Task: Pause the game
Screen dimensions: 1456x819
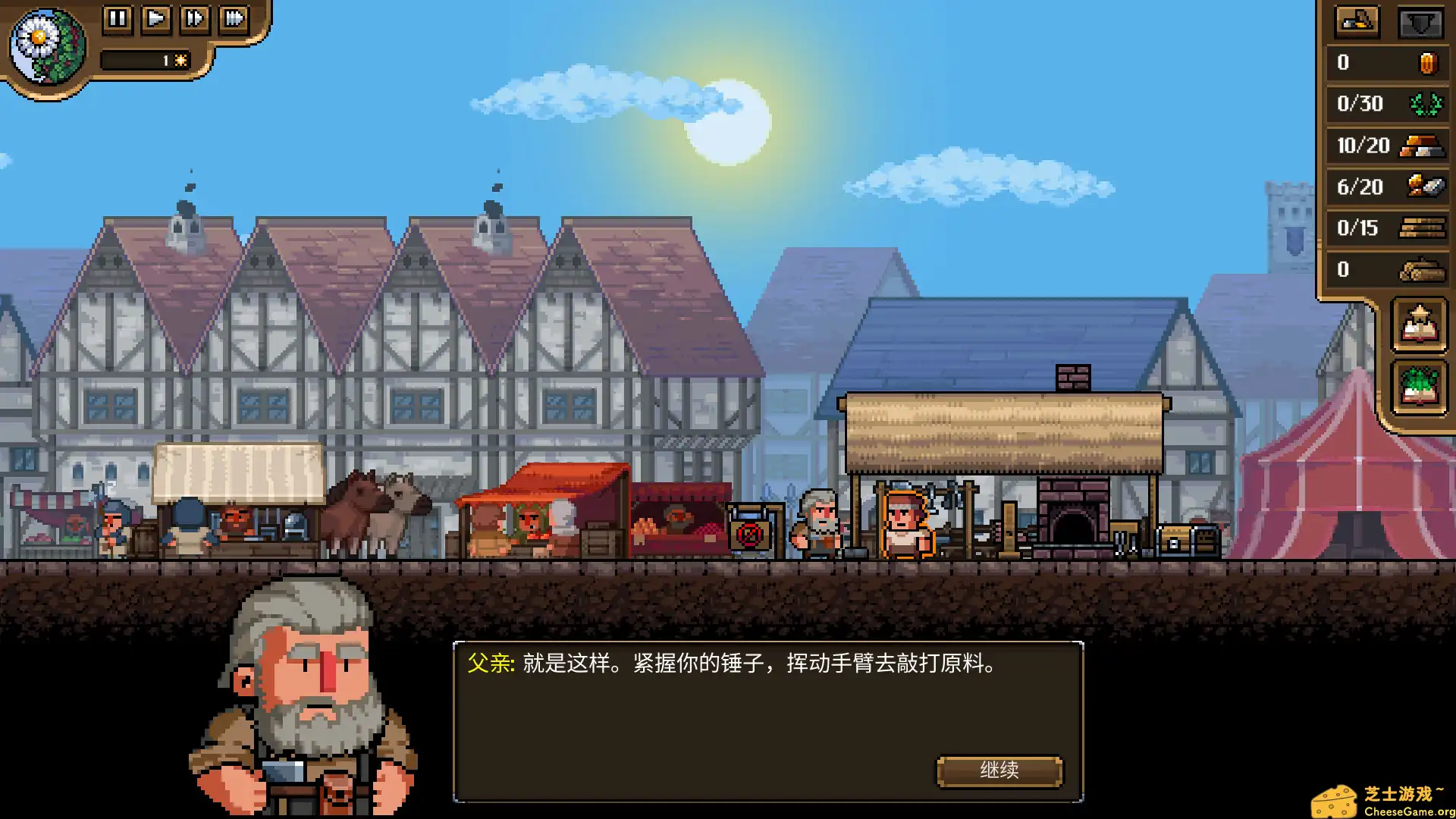Action: tap(118, 20)
